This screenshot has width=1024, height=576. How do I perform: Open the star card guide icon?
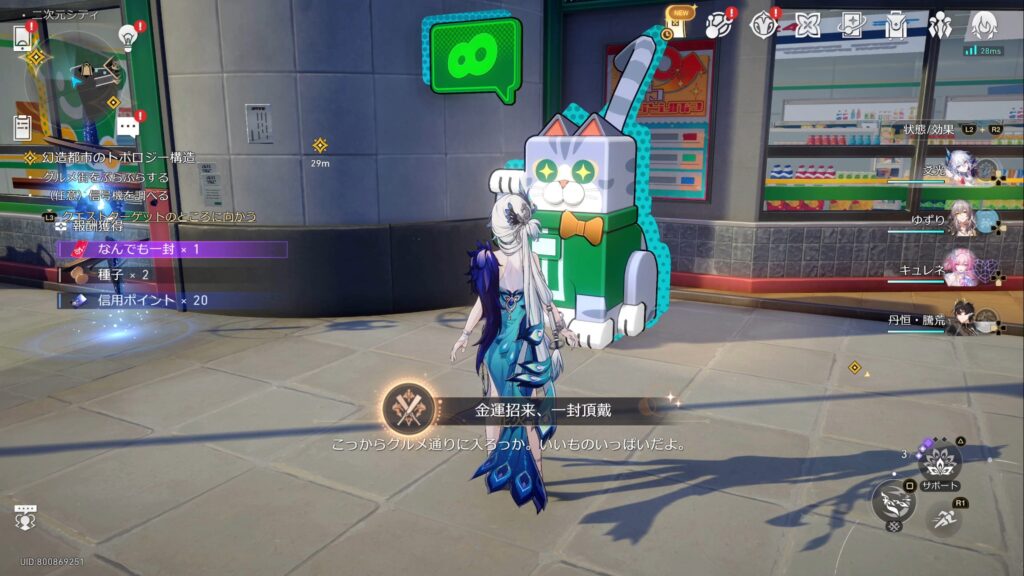coord(852,24)
